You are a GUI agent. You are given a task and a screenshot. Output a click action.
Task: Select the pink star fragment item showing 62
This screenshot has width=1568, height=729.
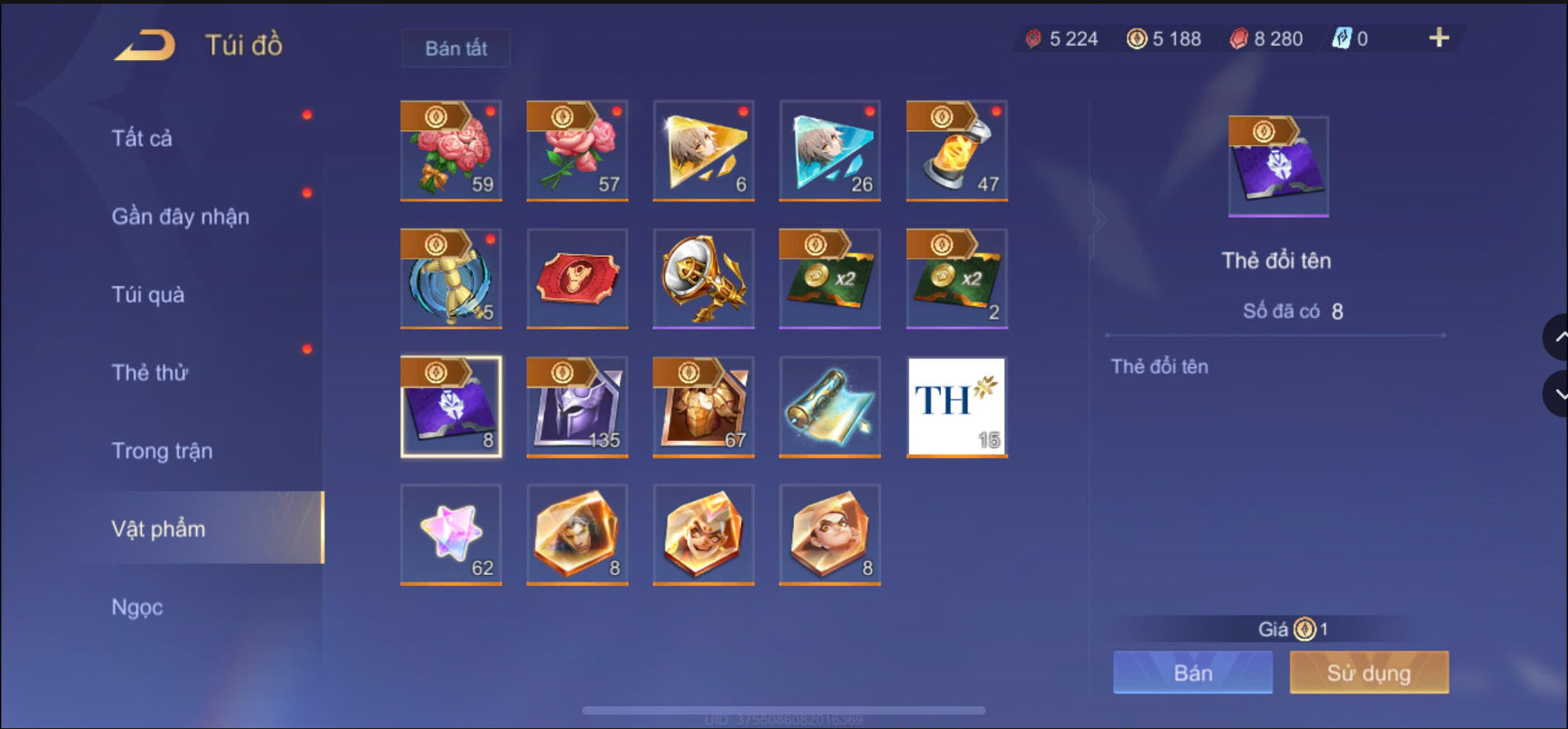451,535
